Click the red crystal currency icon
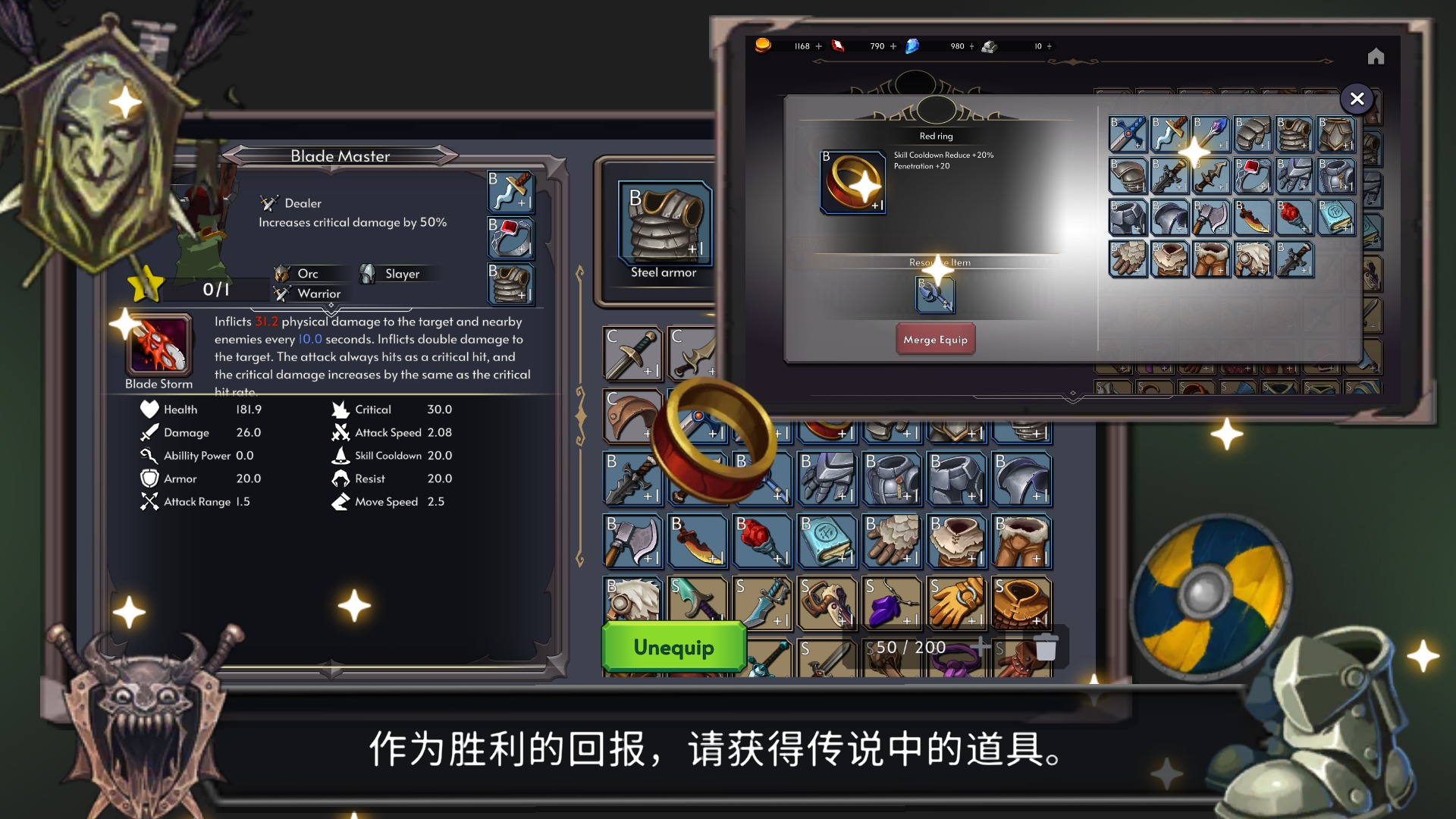 838,45
